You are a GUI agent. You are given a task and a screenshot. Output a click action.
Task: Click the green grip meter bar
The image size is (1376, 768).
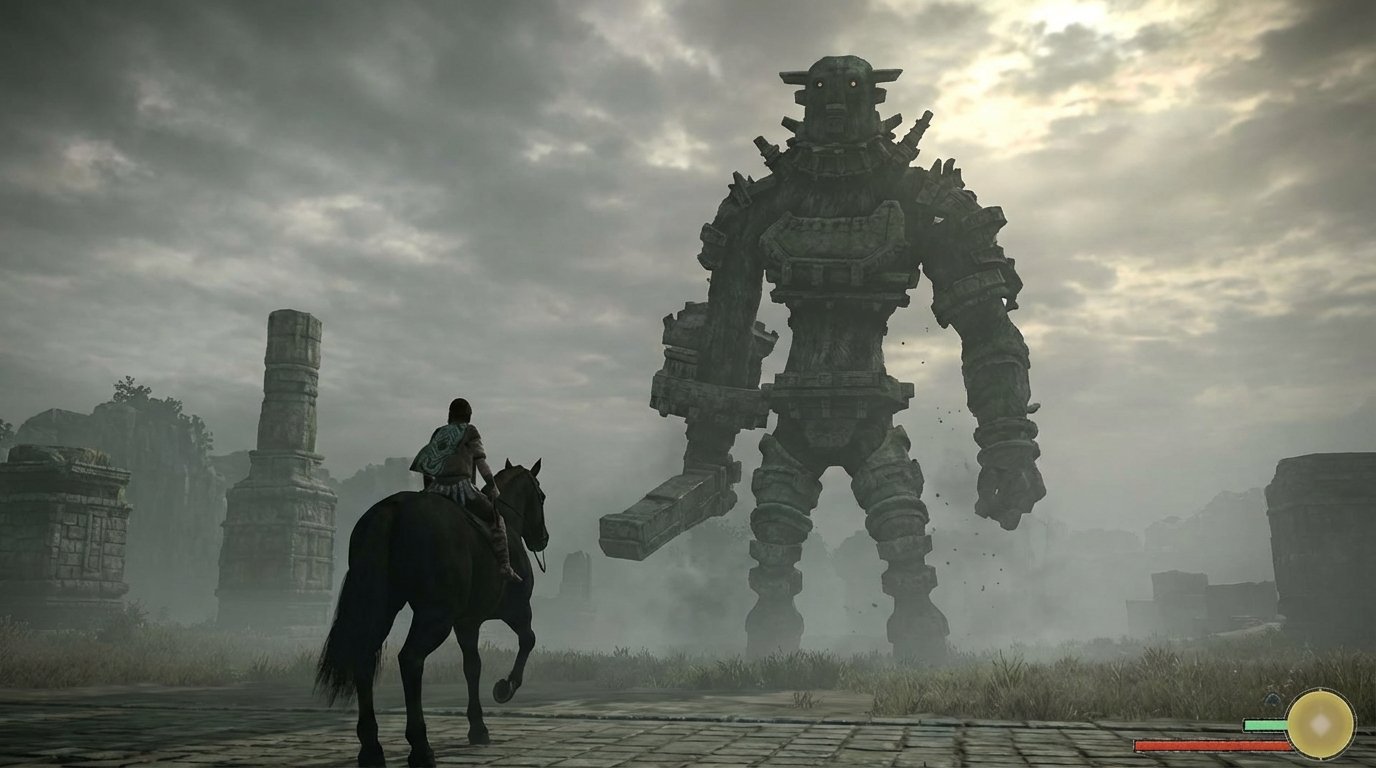[x=1262, y=723]
